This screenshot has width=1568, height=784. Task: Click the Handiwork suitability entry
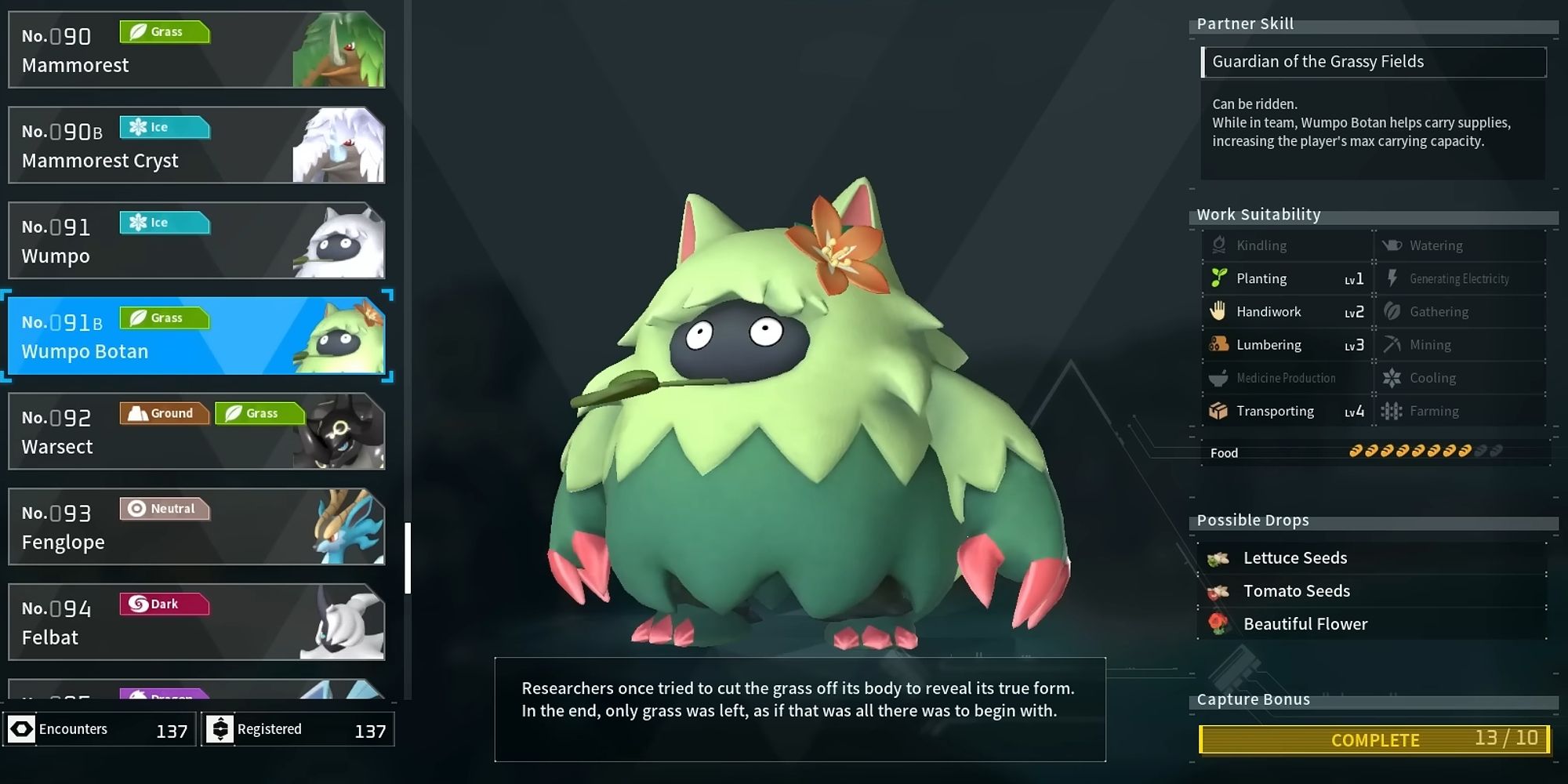pyautogui.click(x=1287, y=312)
